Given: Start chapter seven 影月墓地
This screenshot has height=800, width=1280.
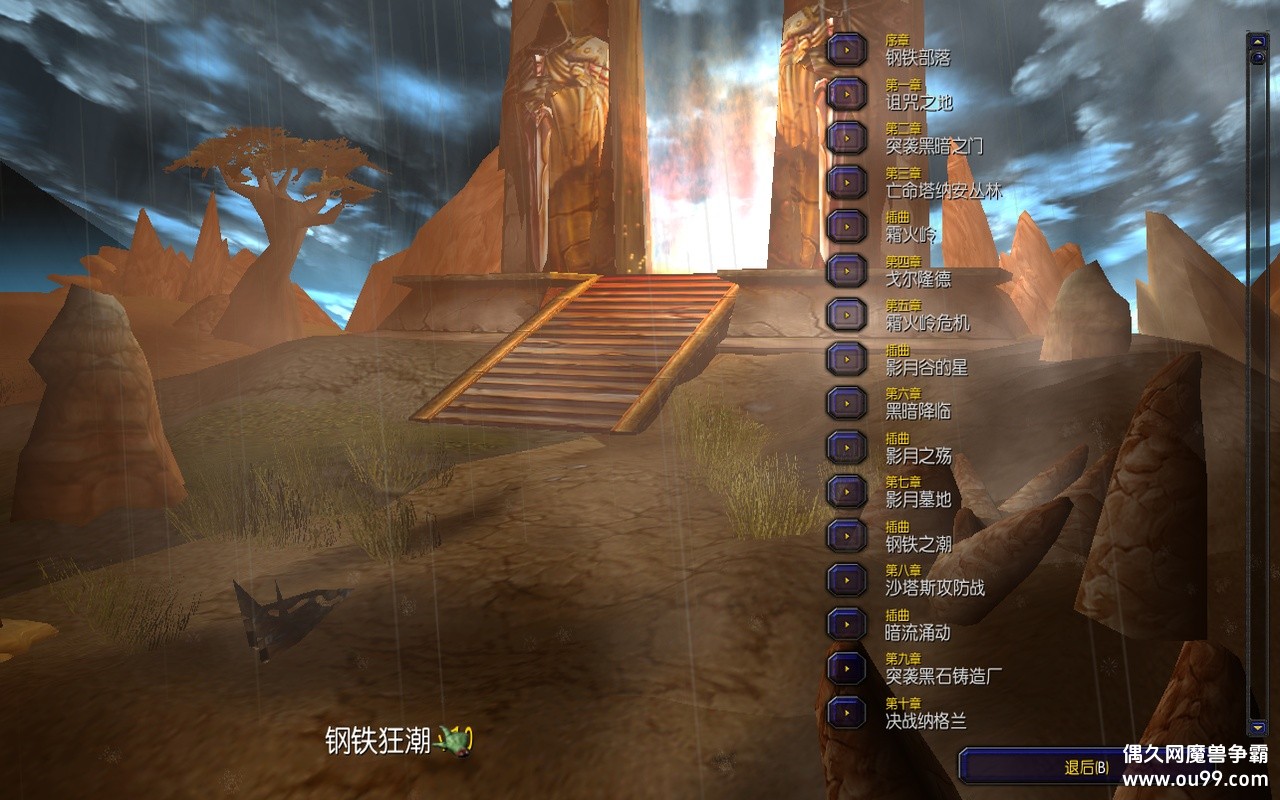Looking at the screenshot, I should [x=847, y=491].
